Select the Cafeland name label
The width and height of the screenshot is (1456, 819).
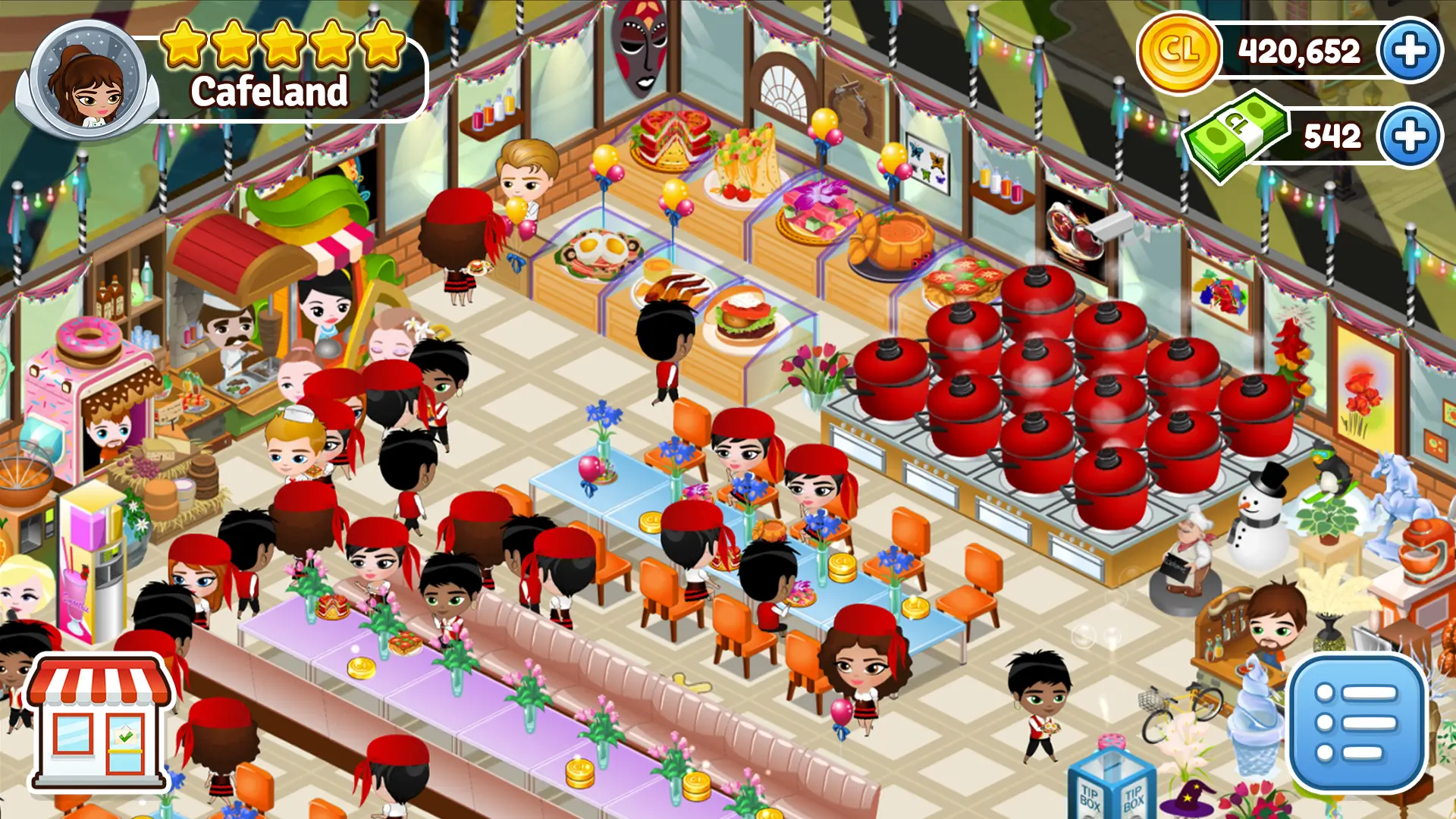click(269, 93)
